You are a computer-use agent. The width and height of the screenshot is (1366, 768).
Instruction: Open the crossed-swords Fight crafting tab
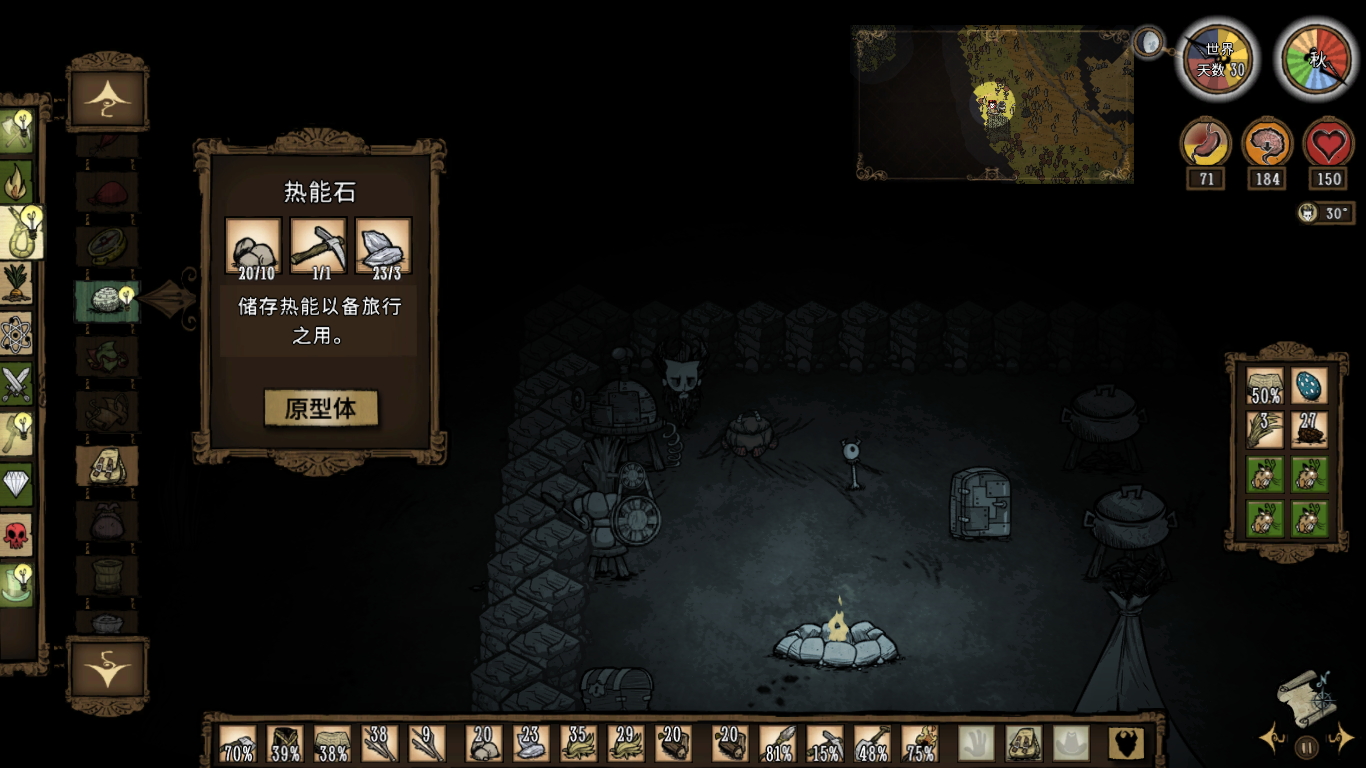17,384
